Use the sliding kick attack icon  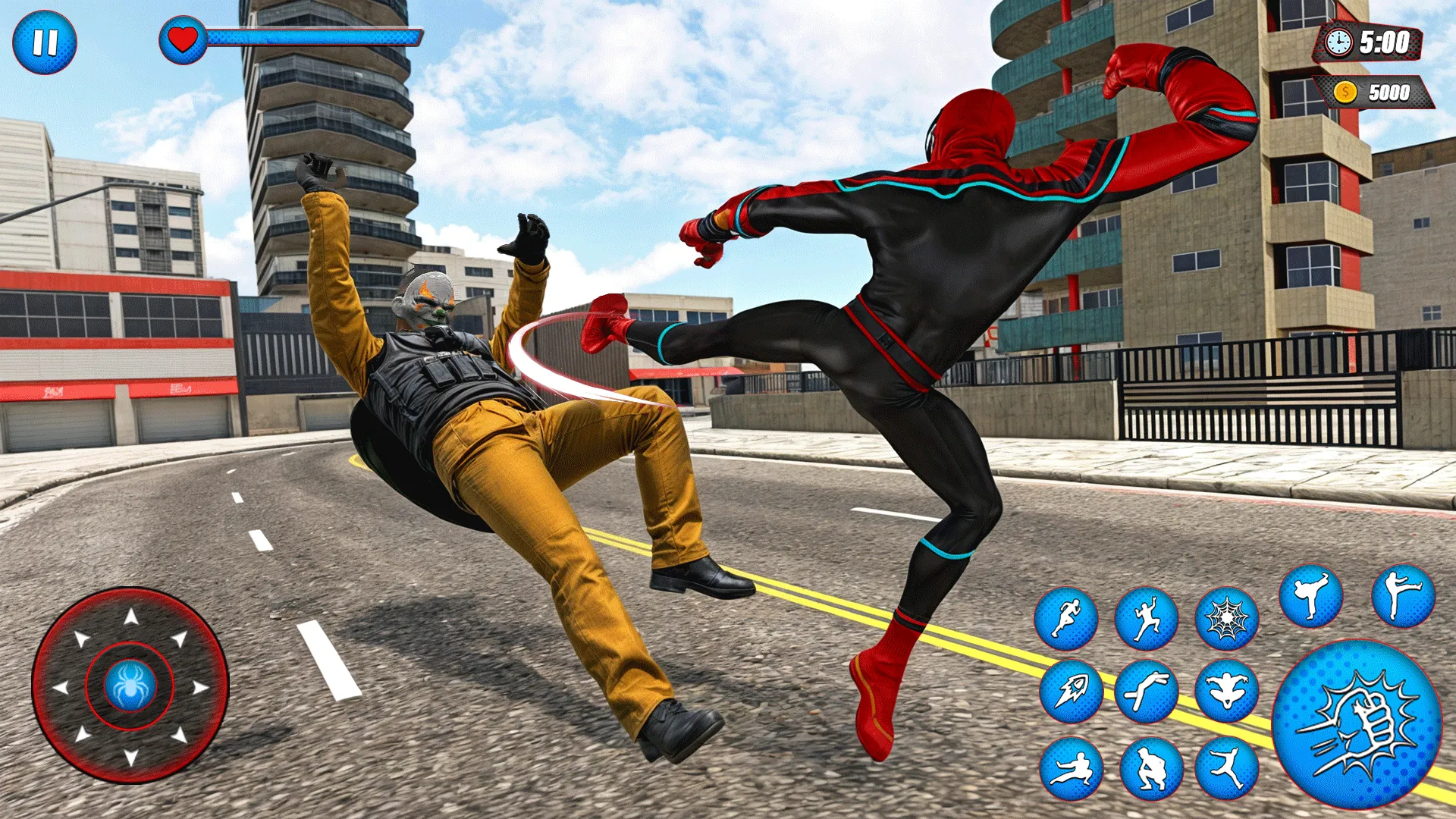1073,767
